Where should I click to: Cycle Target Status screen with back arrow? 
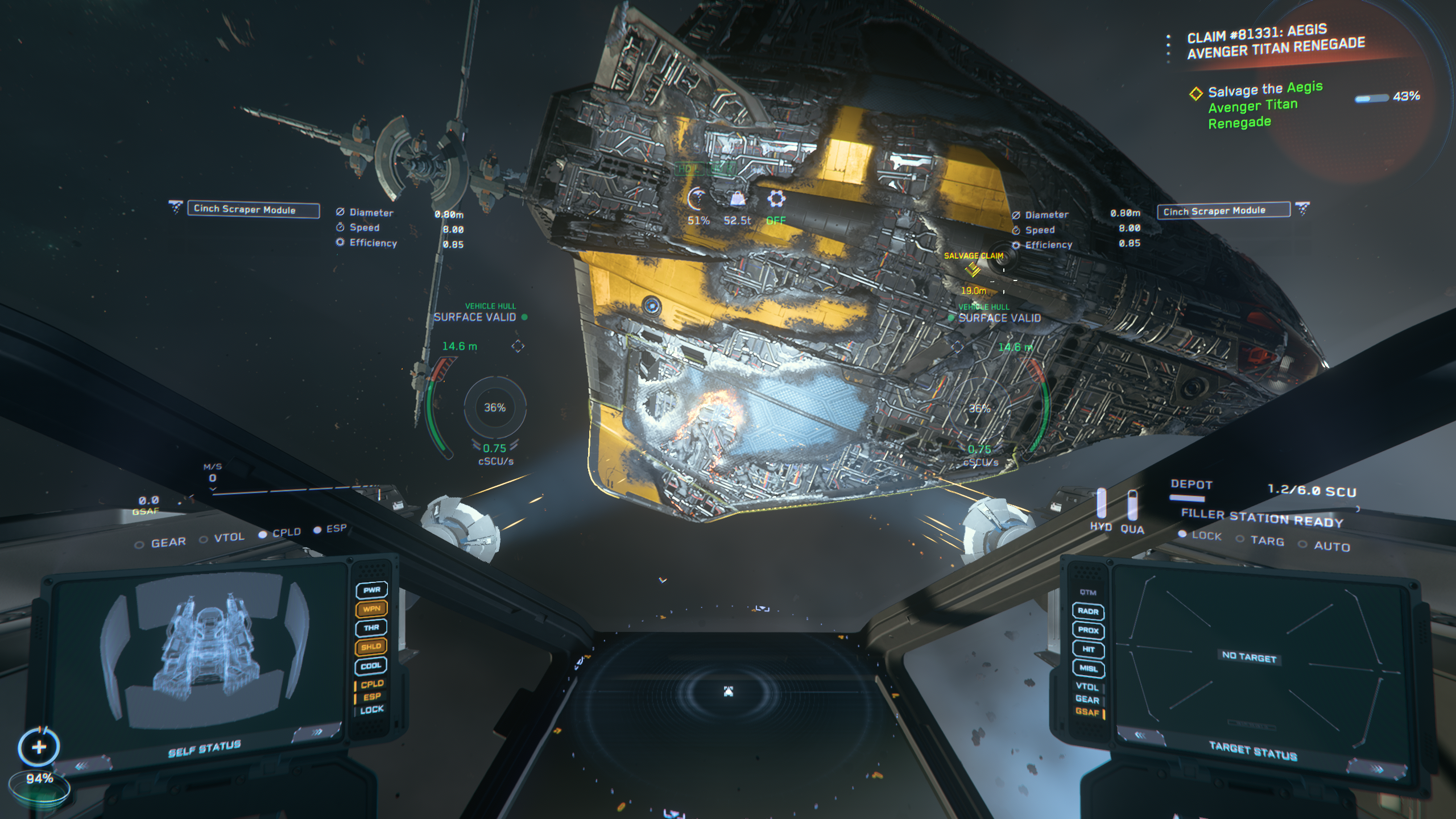(x=1139, y=735)
